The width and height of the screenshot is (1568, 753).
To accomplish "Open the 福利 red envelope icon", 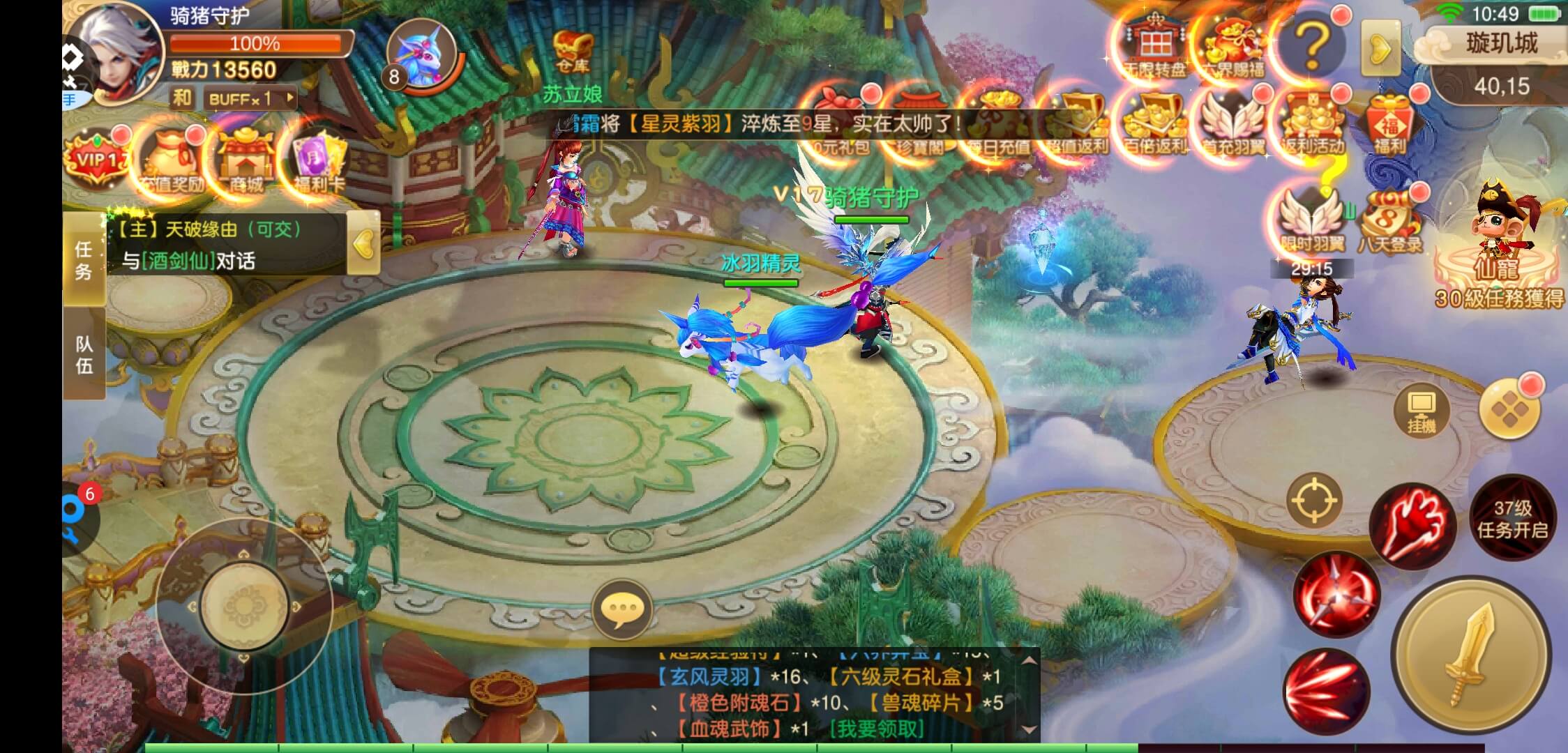I will click(x=1389, y=125).
